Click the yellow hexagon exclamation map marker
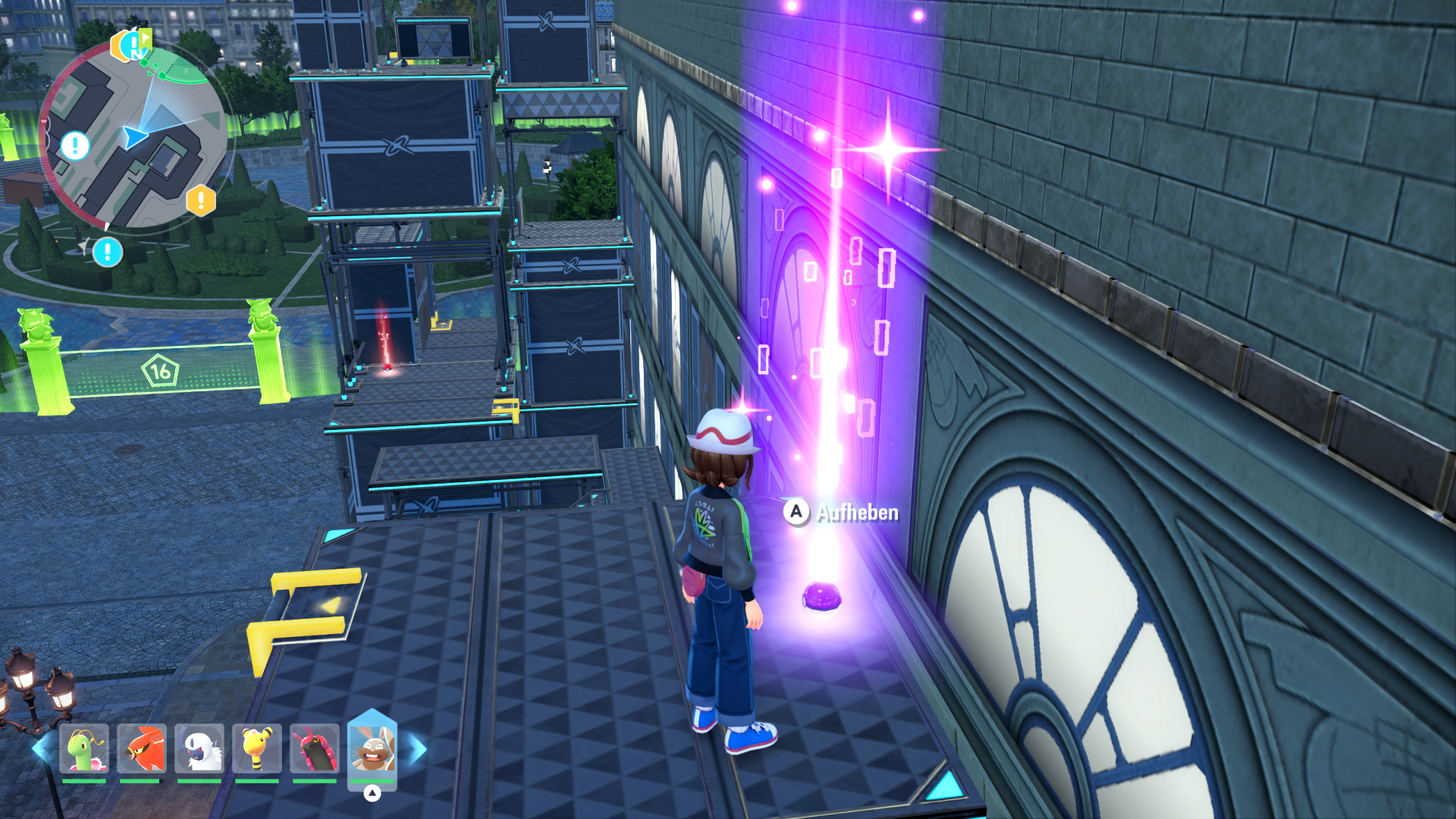The height and width of the screenshot is (819, 1456). [x=201, y=201]
